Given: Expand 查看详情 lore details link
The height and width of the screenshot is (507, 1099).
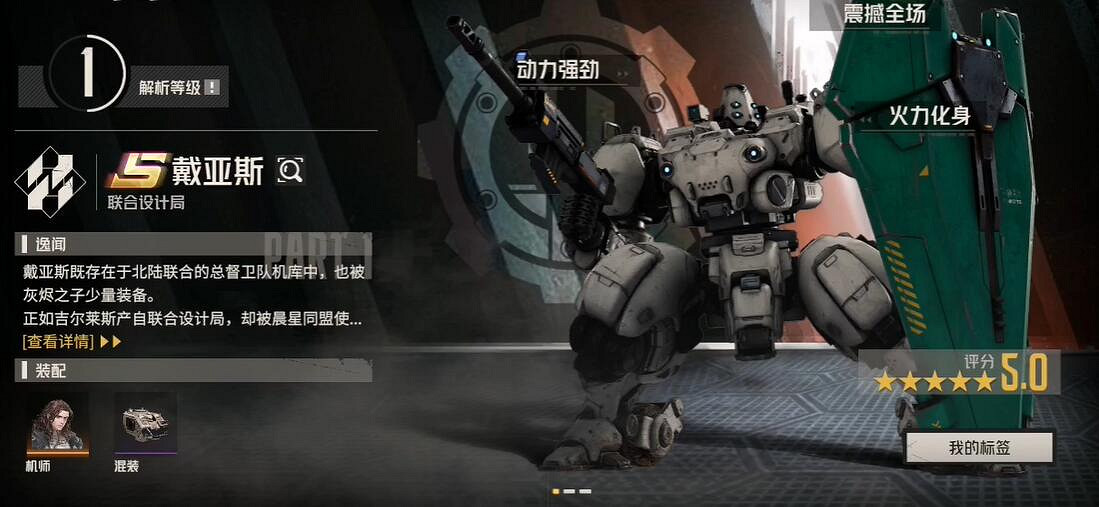Looking at the screenshot, I should pos(72,342).
